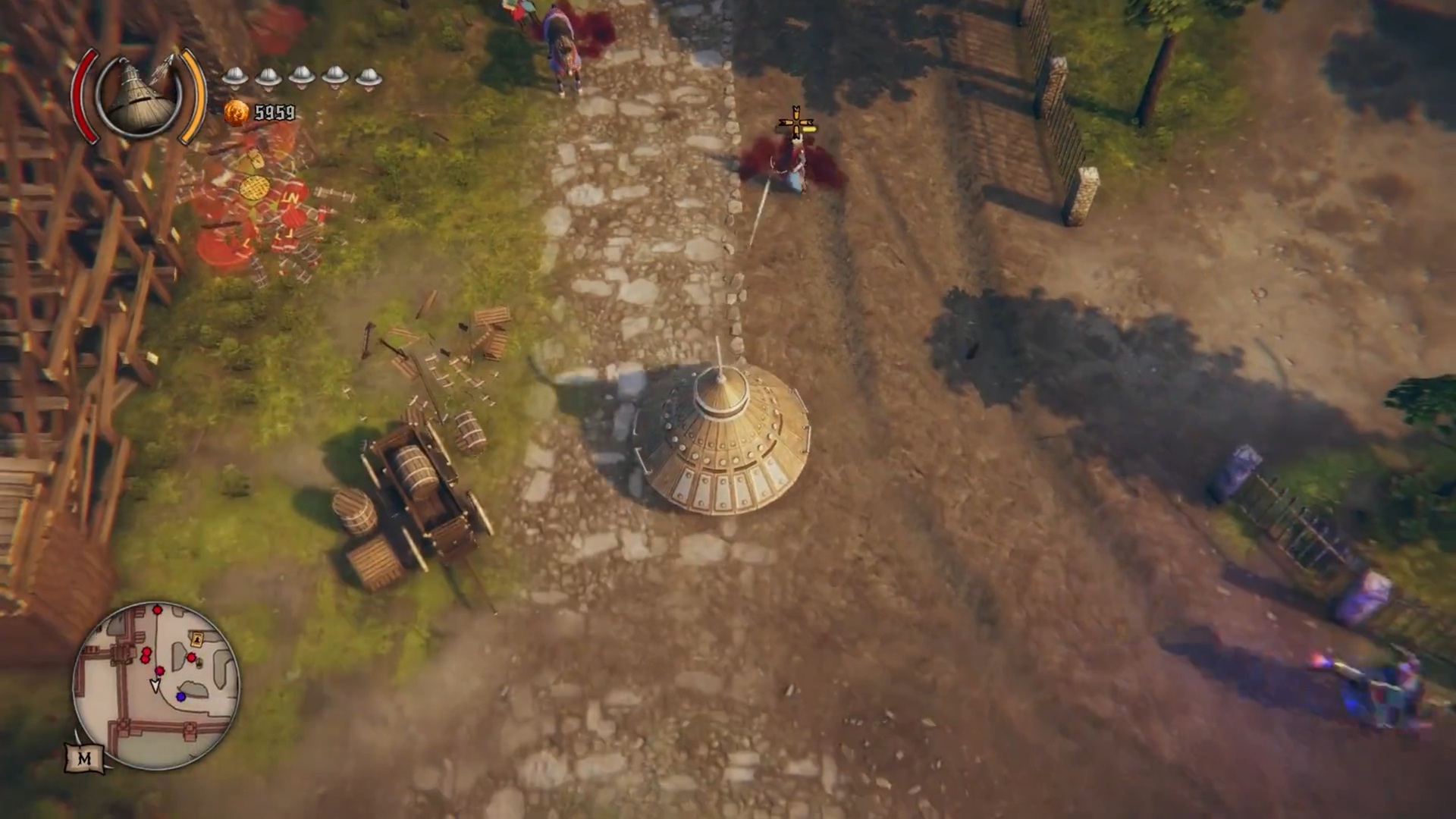Select the last wanted-level helmet icon
The height and width of the screenshot is (819, 1456).
pyautogui.click(x=367, y=78)
